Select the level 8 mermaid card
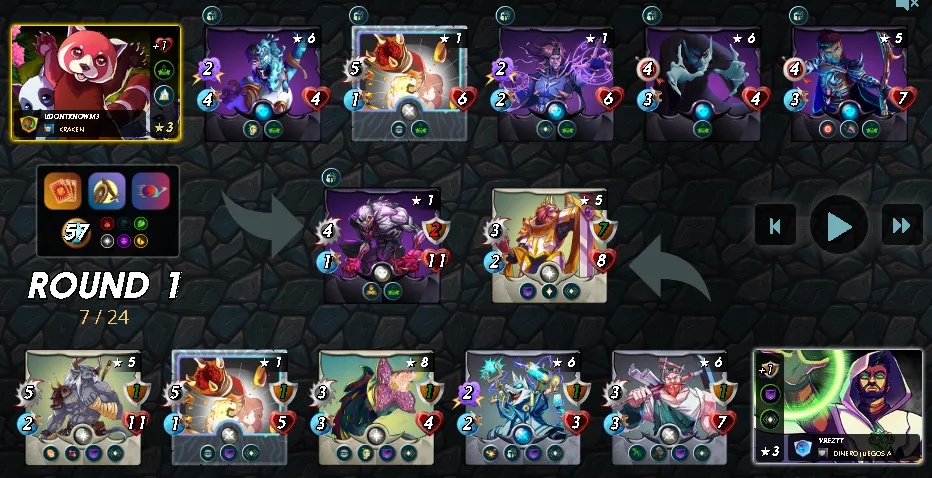Screen dimensions: 932x478 pos(376,407)
